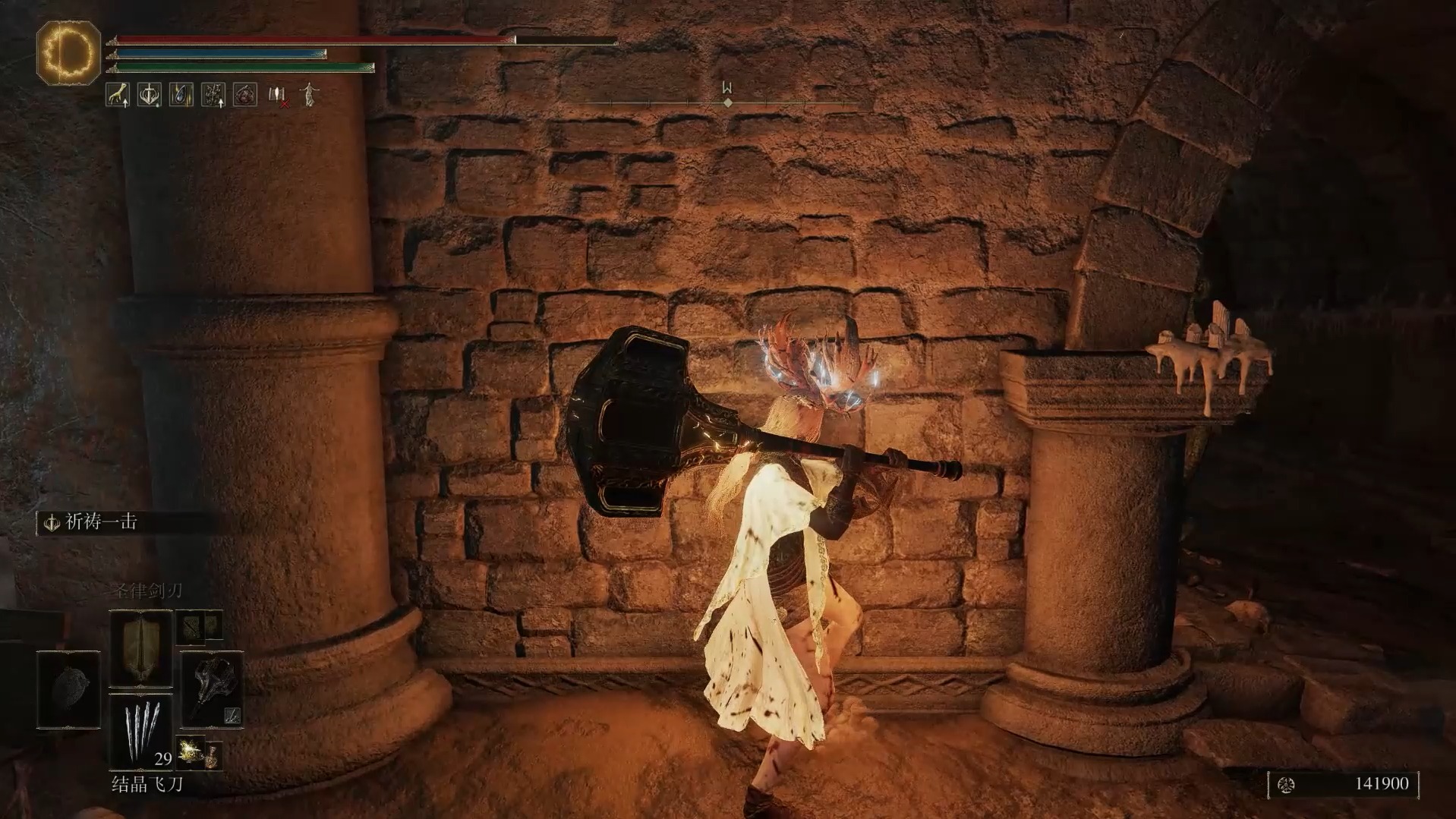Image resolution: width=1456 pixels, height=819 pixels.
Task: Select the left-hand shield slot
Action: coord(68,689)
